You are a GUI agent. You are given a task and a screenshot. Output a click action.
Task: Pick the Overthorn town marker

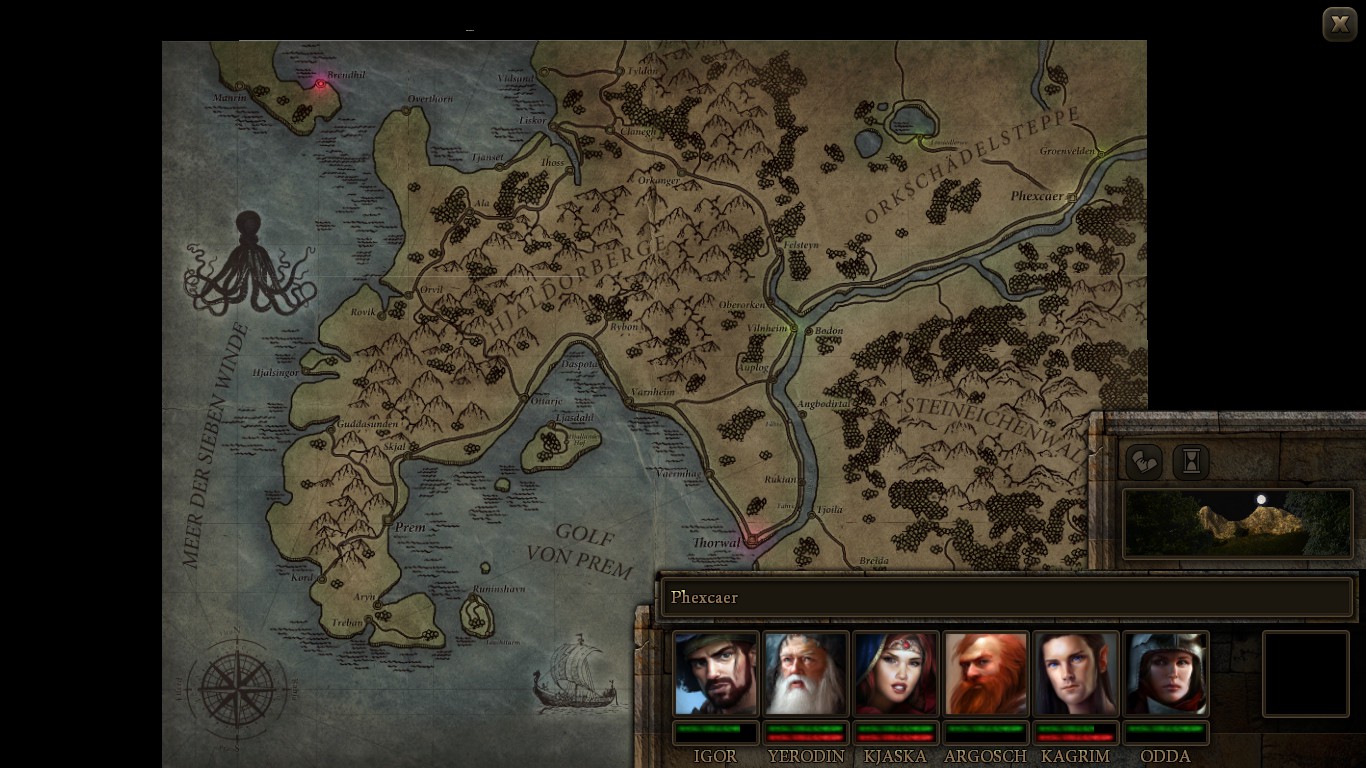tap(407, 111)
